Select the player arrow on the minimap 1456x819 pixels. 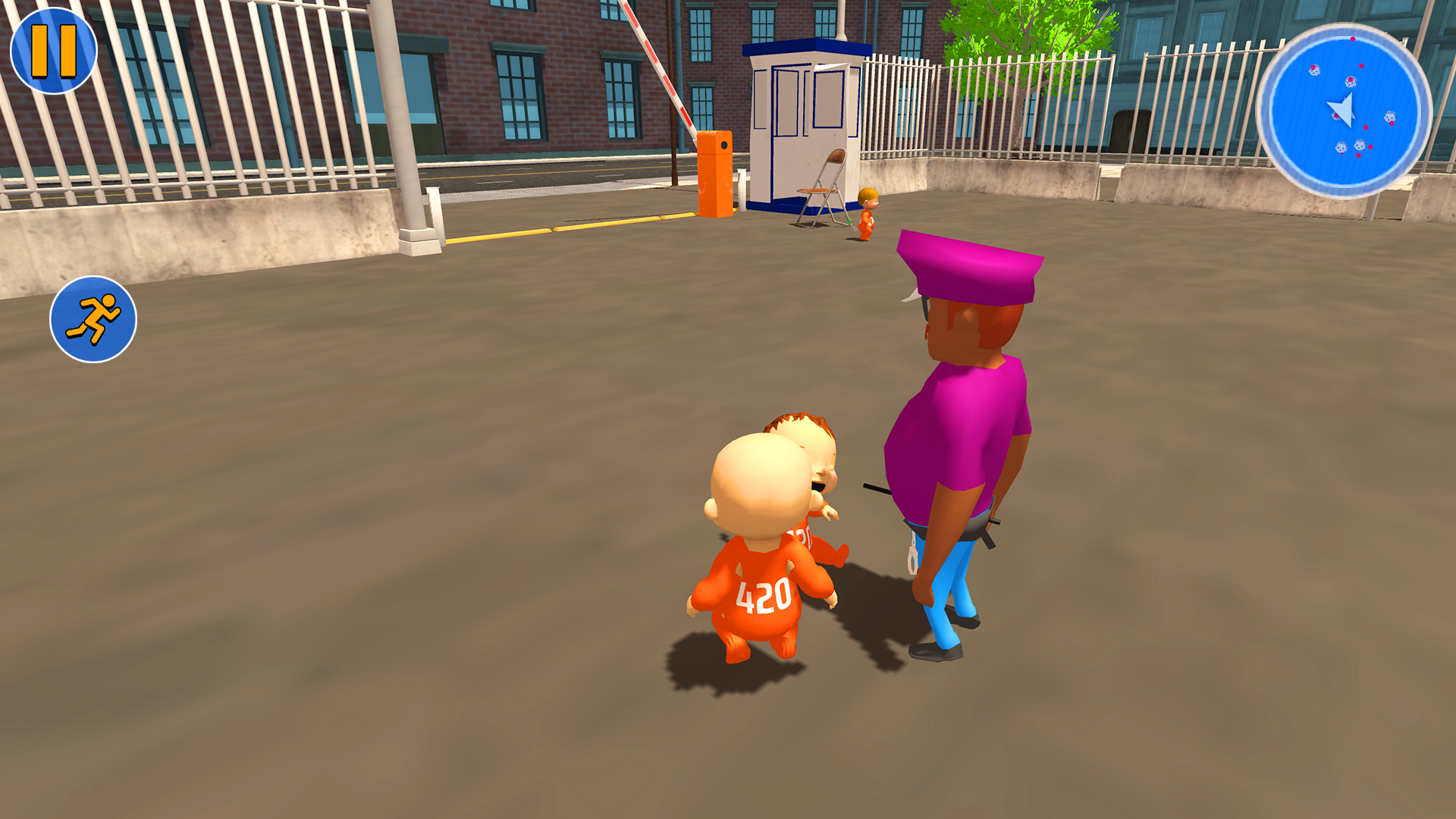(x=1343, y=110)
